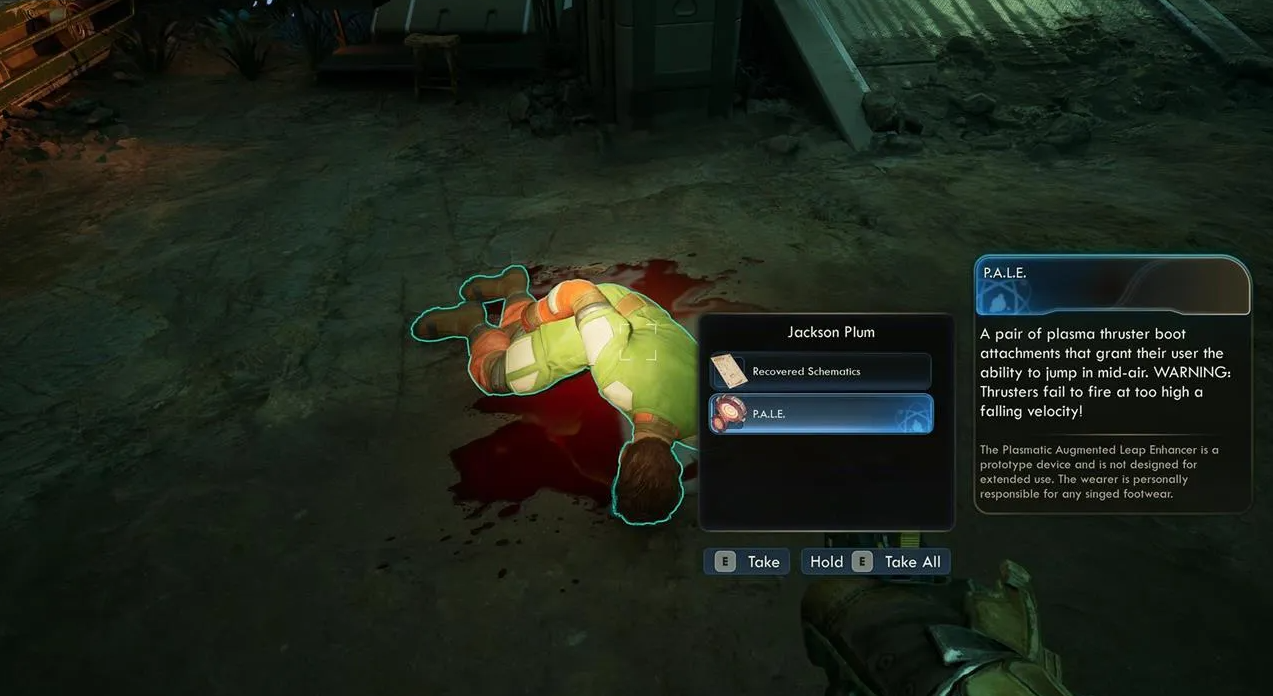Viewport: 1273px width, 696px height.
Task: Click the Take button
Action: coord(747,562)
